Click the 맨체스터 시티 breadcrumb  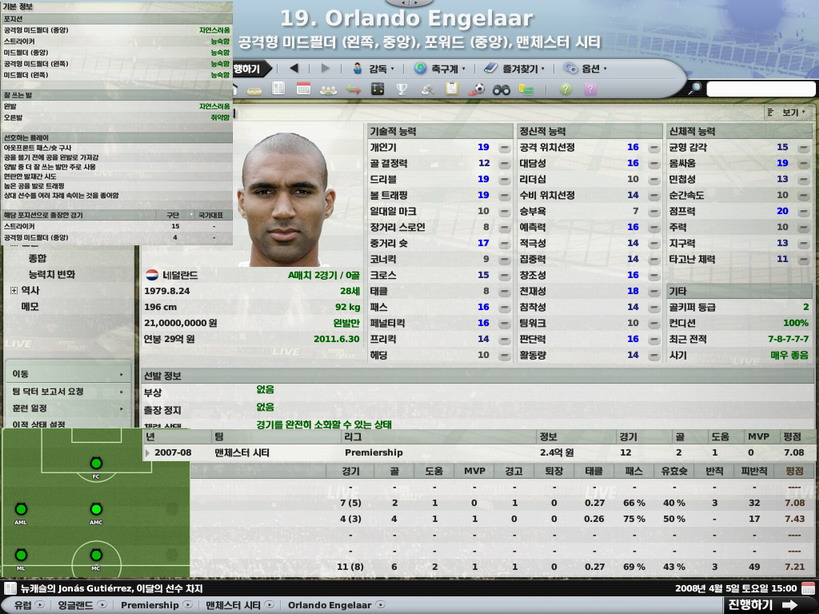(233, 605)
